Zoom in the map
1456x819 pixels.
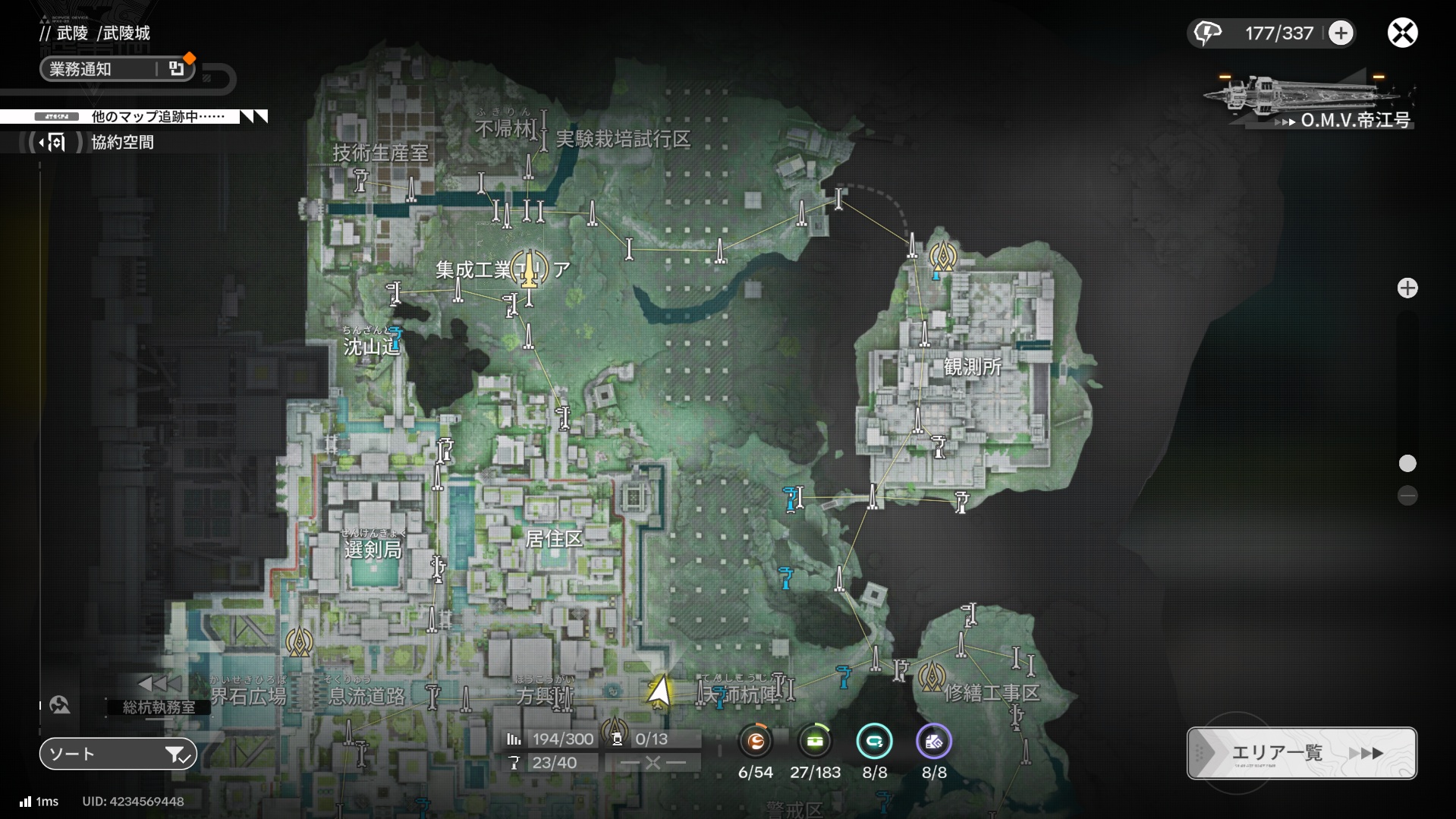tap(1407, 288)
